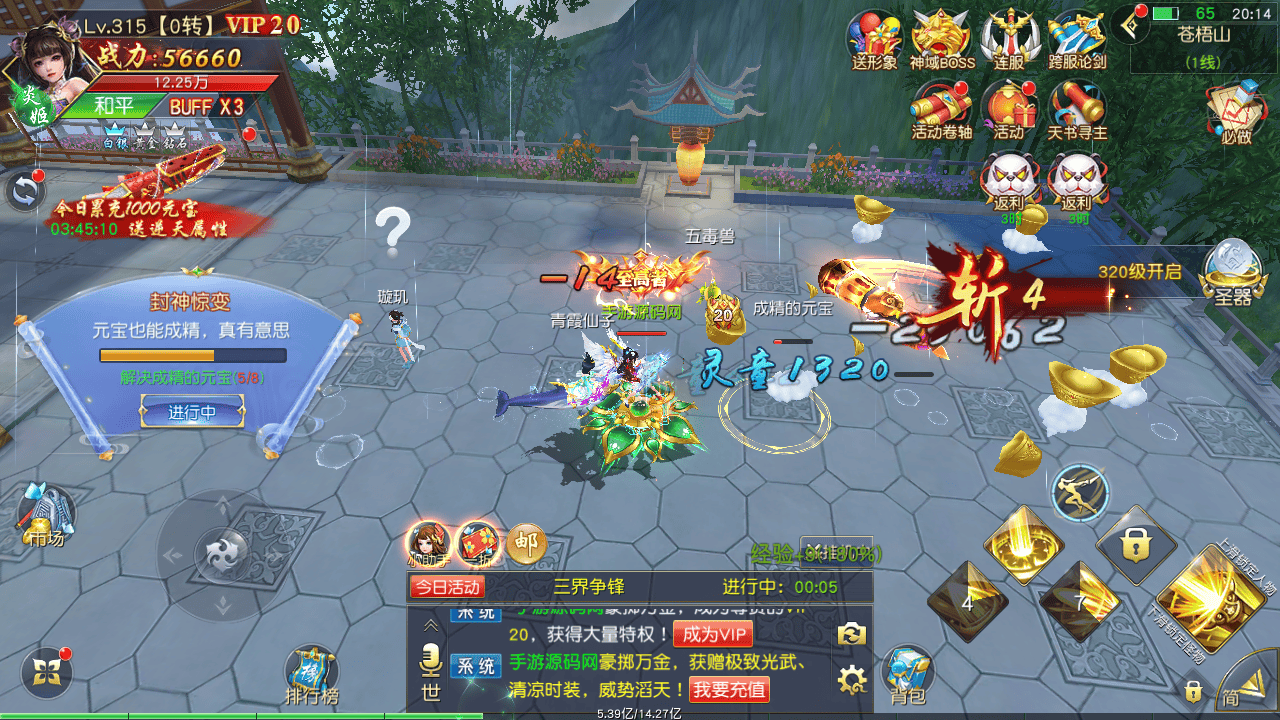Click the 我要充值 recharge button

(729, 689)
